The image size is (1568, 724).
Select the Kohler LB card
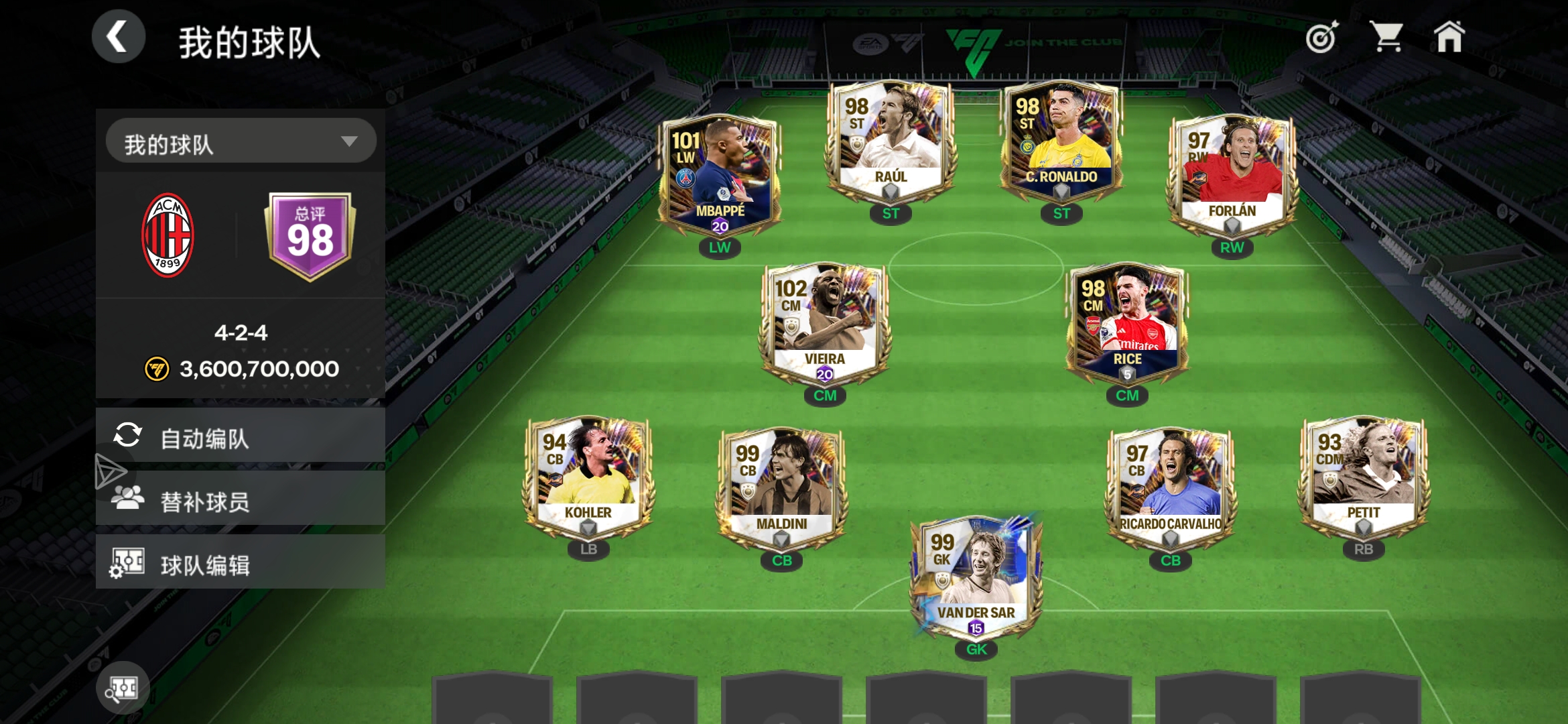pos(588,477)
